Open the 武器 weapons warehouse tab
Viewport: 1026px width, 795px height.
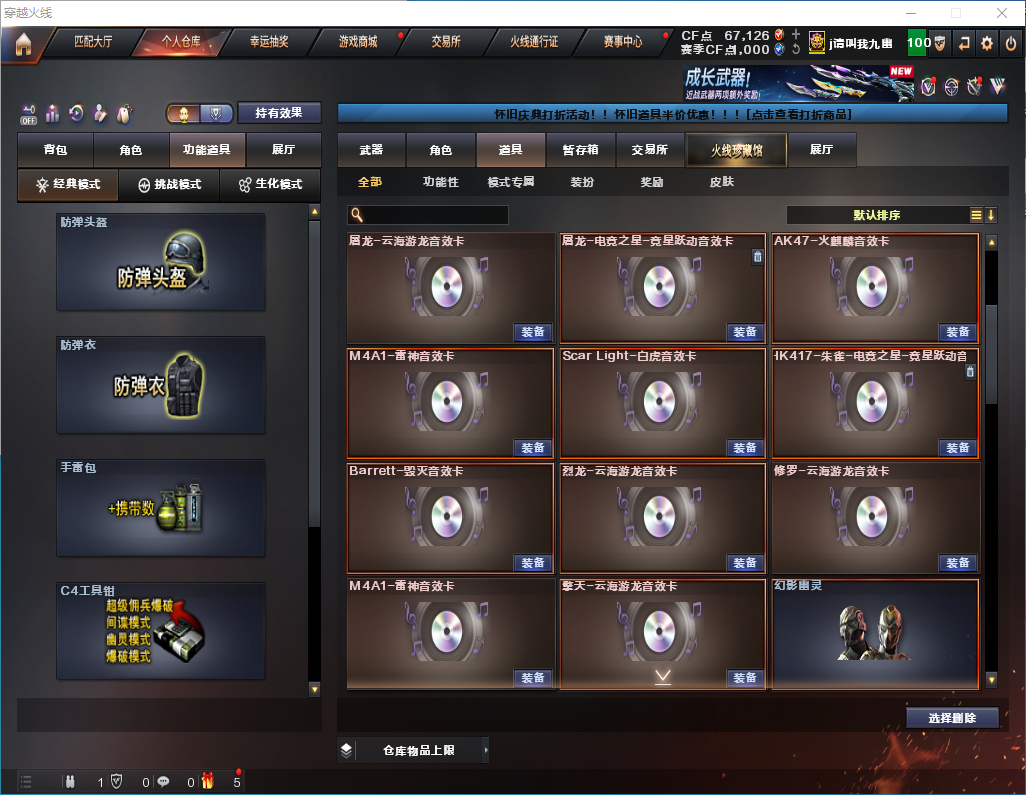[371, 150]
